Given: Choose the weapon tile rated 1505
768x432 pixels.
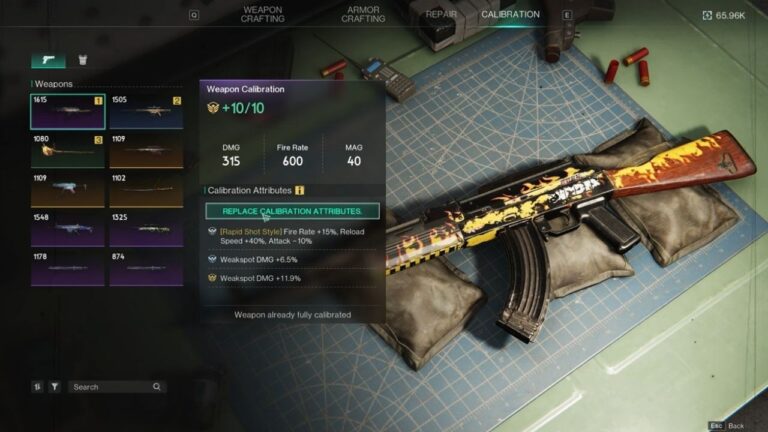Looking at the screenshot, I should (146, 111).
